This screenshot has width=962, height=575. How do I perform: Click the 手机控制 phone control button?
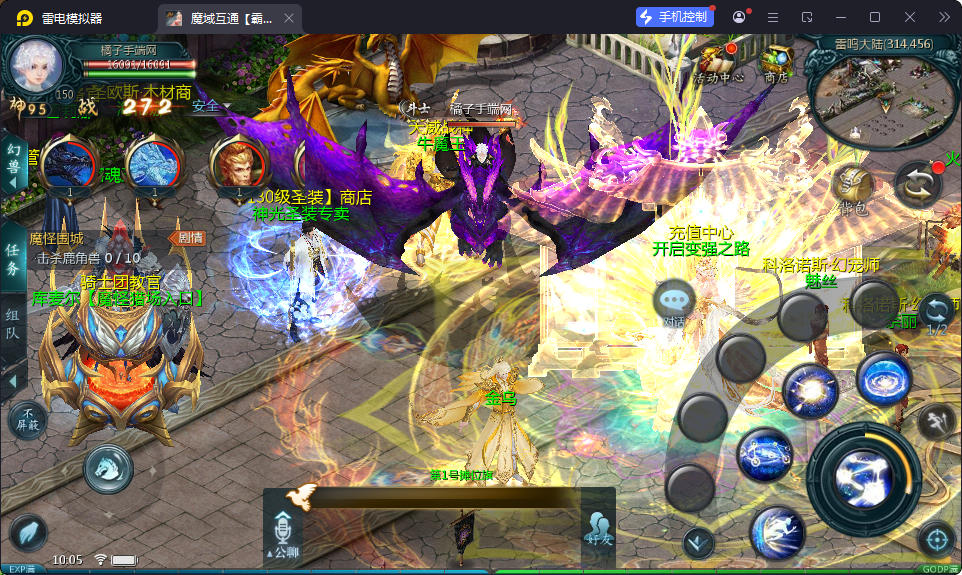675,17
